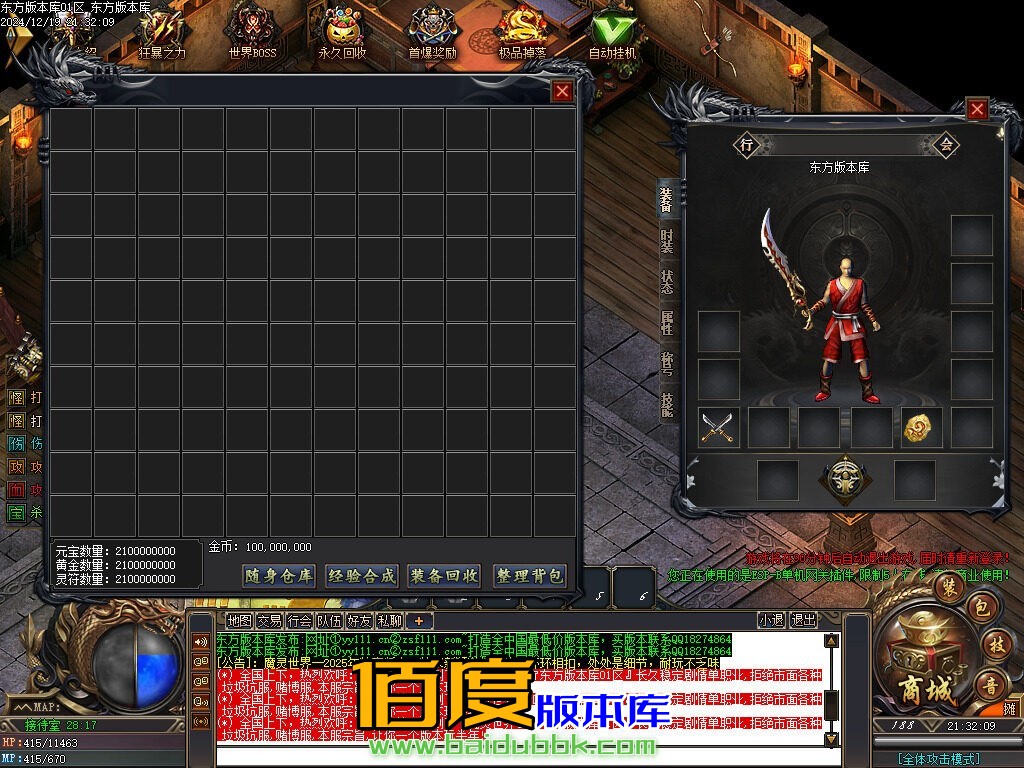Select the golden charm equipment slot
1024x768 pixels.
click(x=921, y=428)
